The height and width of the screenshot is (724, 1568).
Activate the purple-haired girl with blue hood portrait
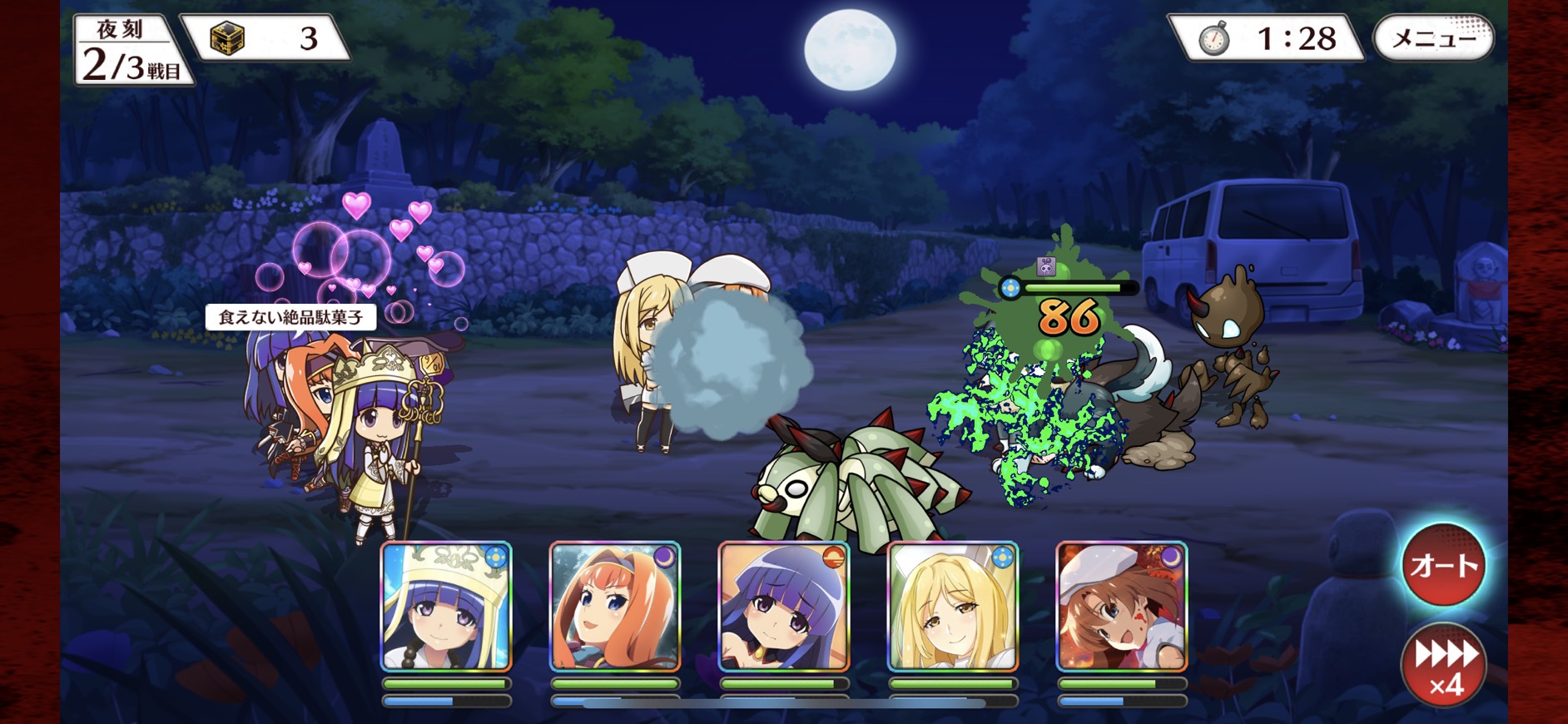pos(784,606)
